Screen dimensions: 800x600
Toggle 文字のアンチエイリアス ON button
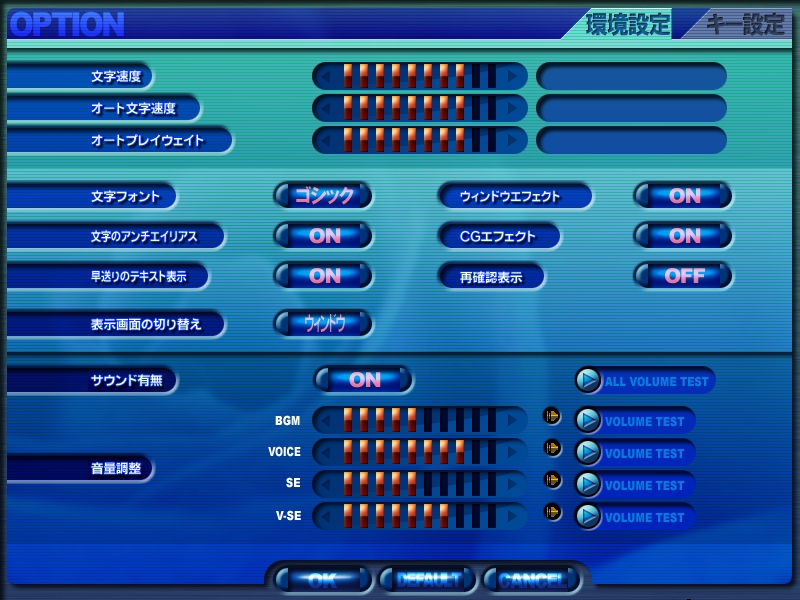coord(324,236)
